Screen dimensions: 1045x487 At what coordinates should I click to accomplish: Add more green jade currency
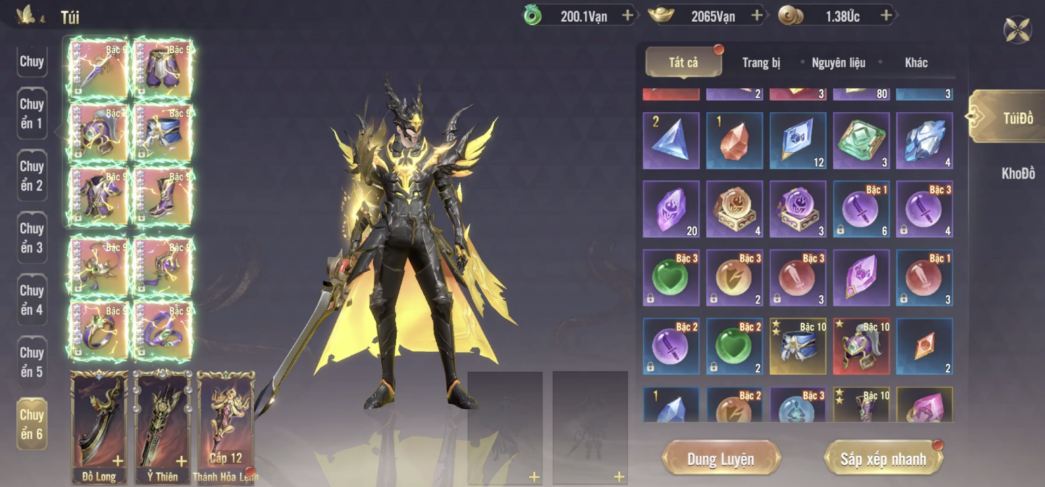pyautogui.click(x=628, y=16)
